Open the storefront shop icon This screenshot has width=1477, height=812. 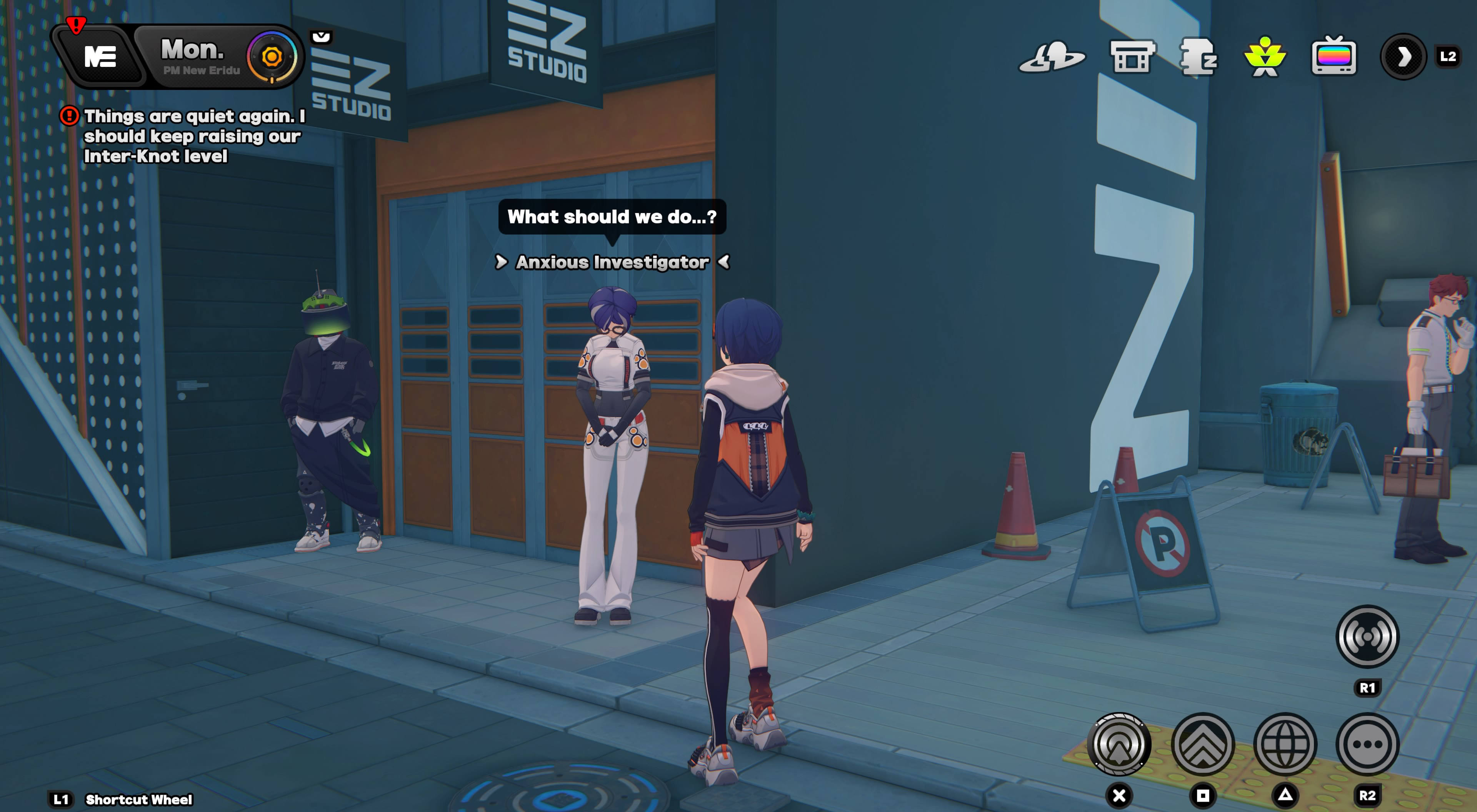1131,57
